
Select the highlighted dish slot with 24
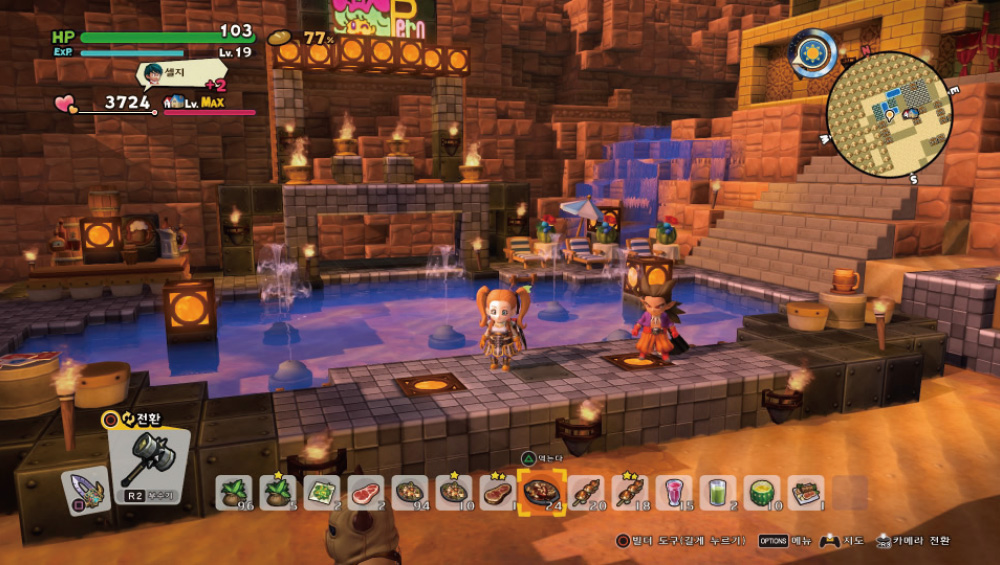pos(541,492)
